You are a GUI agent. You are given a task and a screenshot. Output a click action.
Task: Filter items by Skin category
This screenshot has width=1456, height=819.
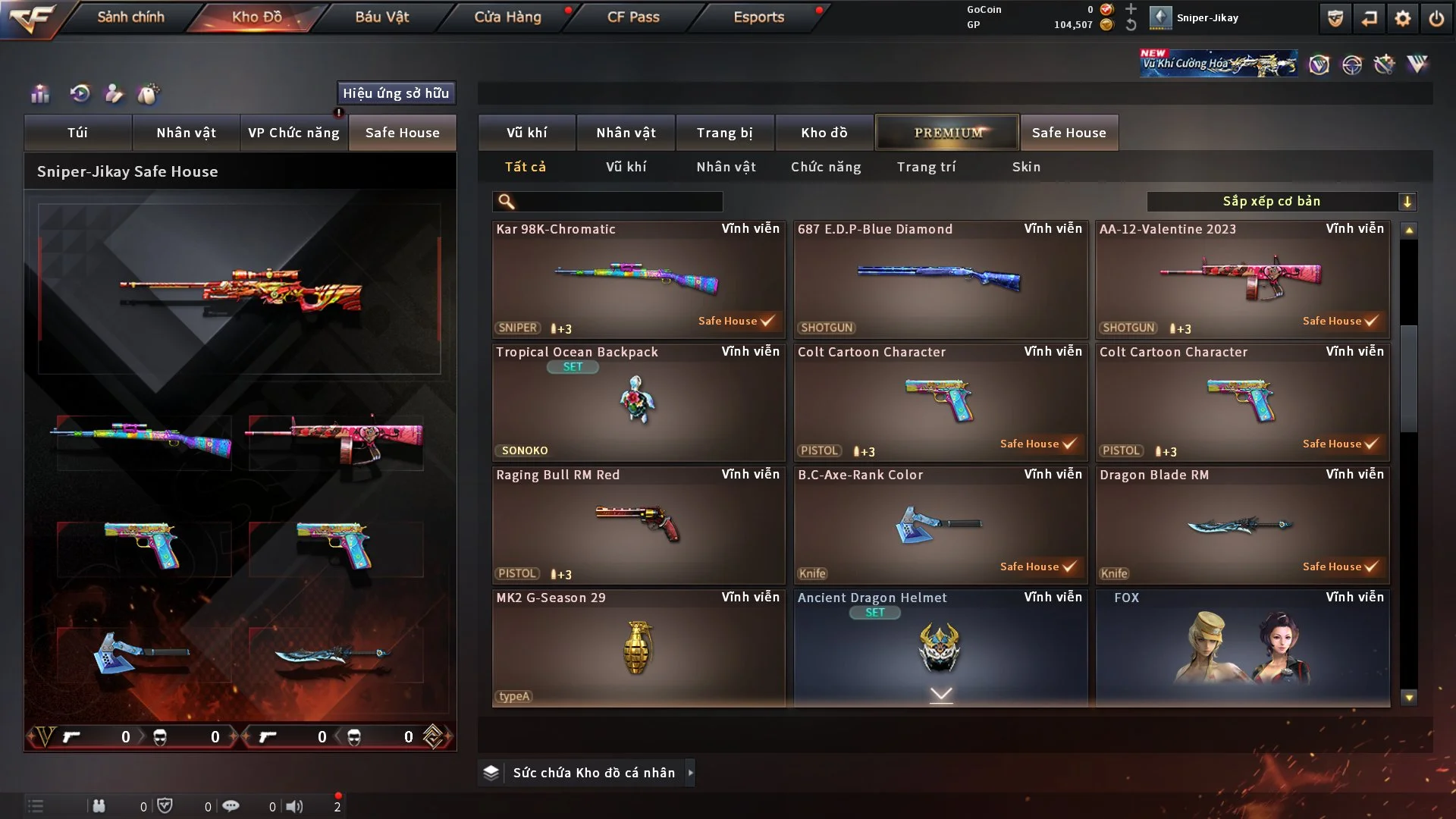tap(1026, 167)
